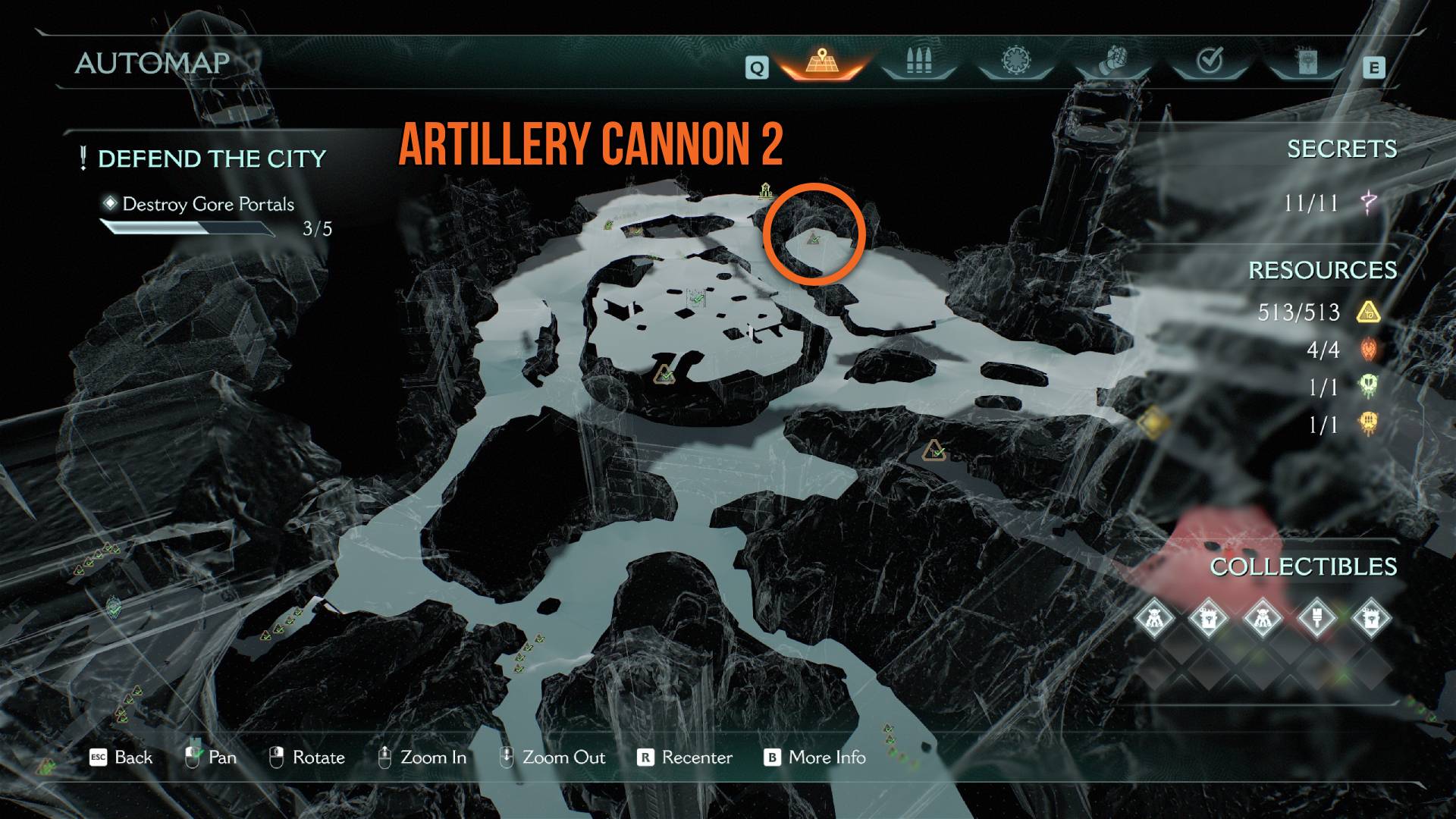Screen dimensions: 1456x819
Task: Select the paintbrush collectible icon
Action: point(1317,619)
